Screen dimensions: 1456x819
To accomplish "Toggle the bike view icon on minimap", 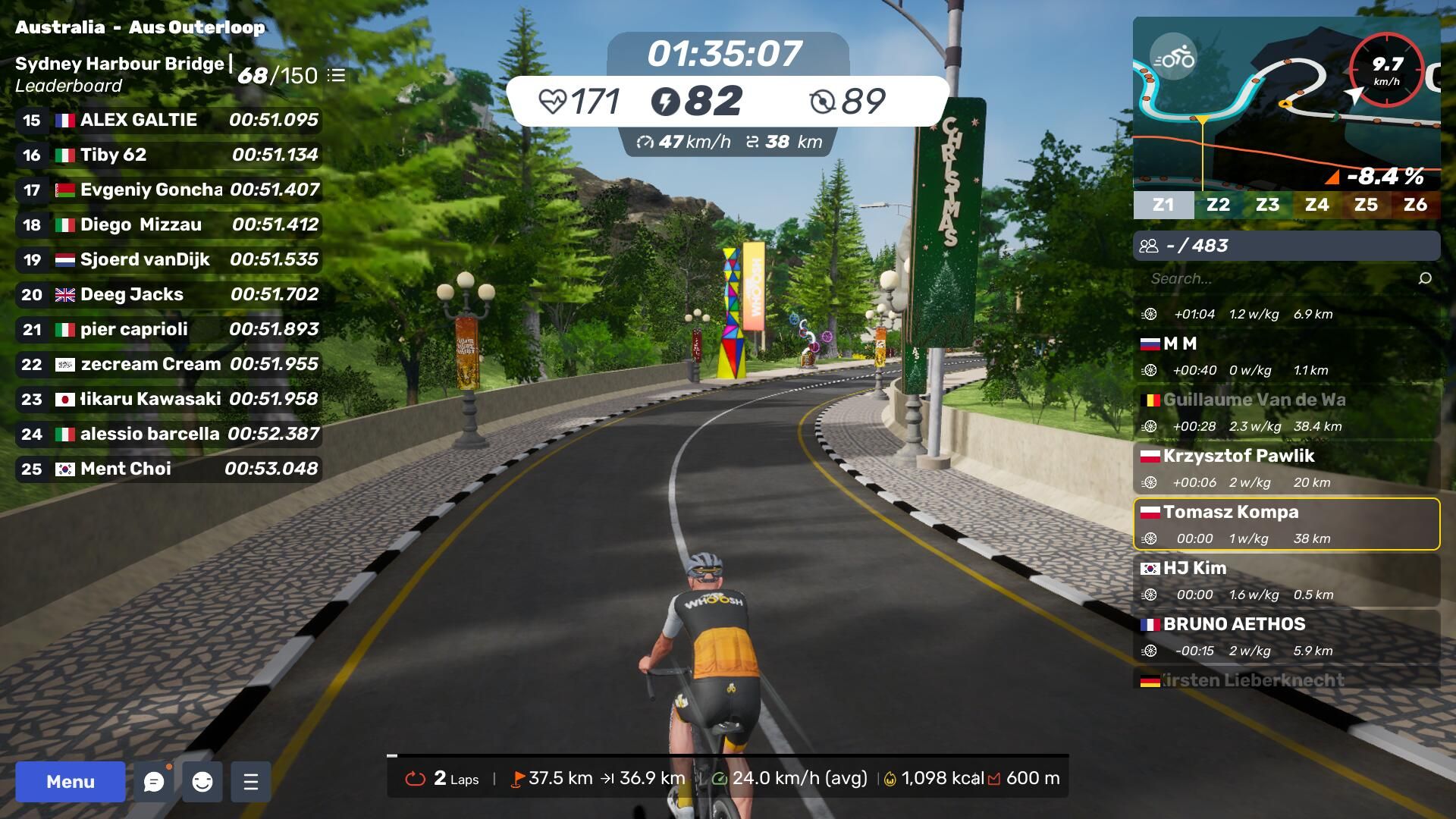I will pos(1173,57).
